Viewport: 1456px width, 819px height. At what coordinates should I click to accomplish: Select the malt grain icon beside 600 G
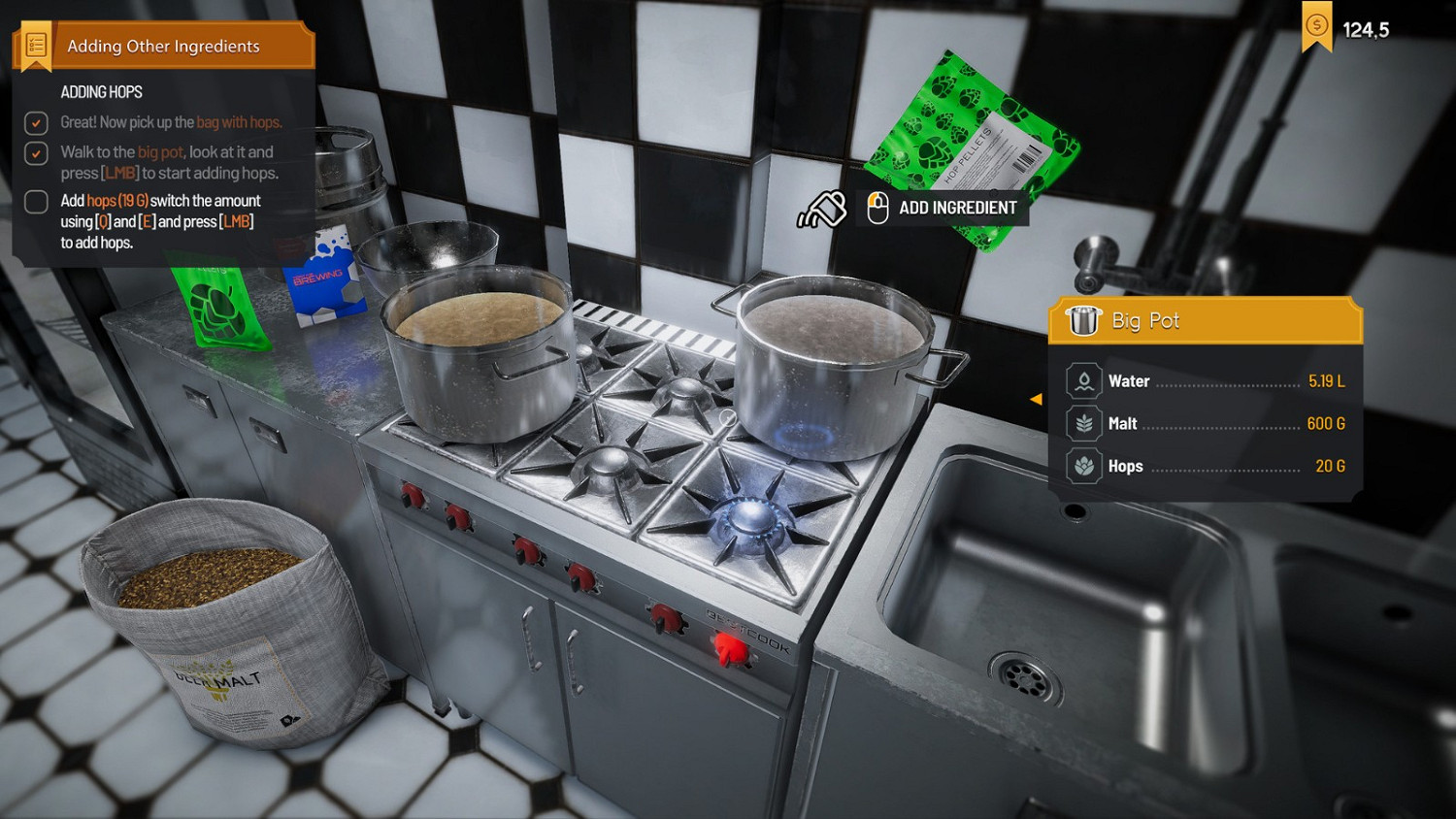1082,423
